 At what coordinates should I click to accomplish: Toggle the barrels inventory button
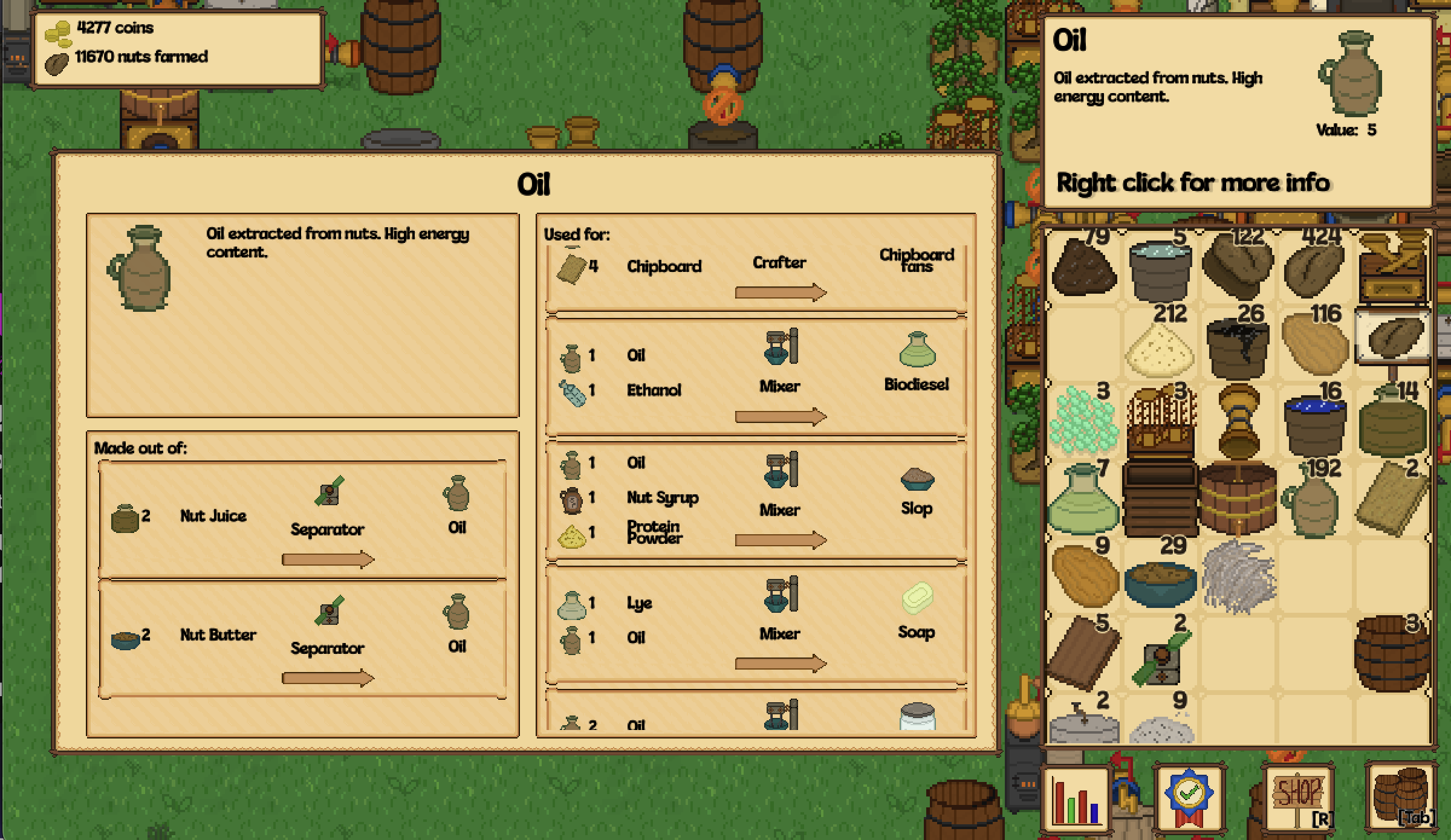pos(1400,798)
